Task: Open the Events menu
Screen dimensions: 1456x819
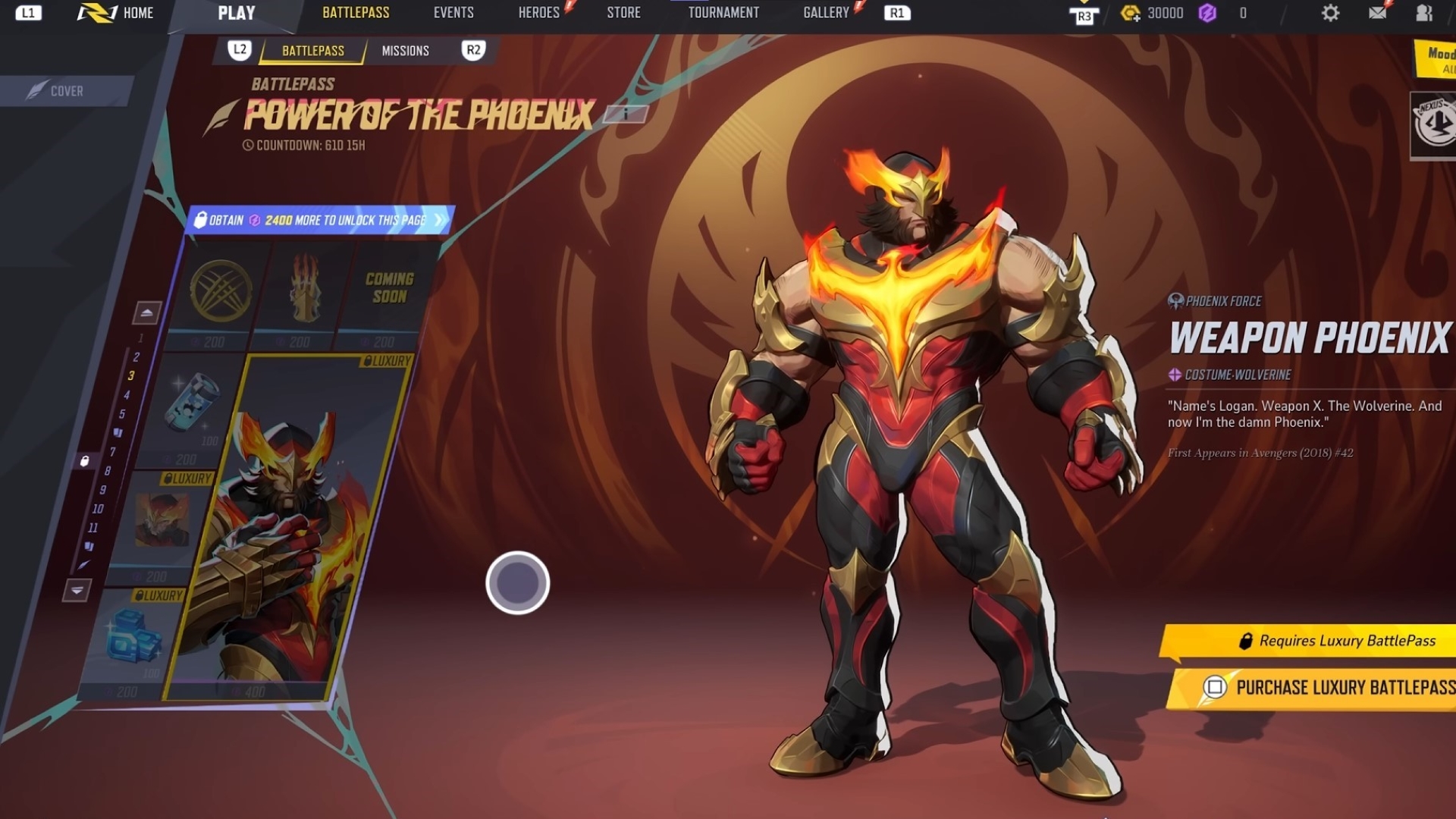Action: [x=453, y=13]
